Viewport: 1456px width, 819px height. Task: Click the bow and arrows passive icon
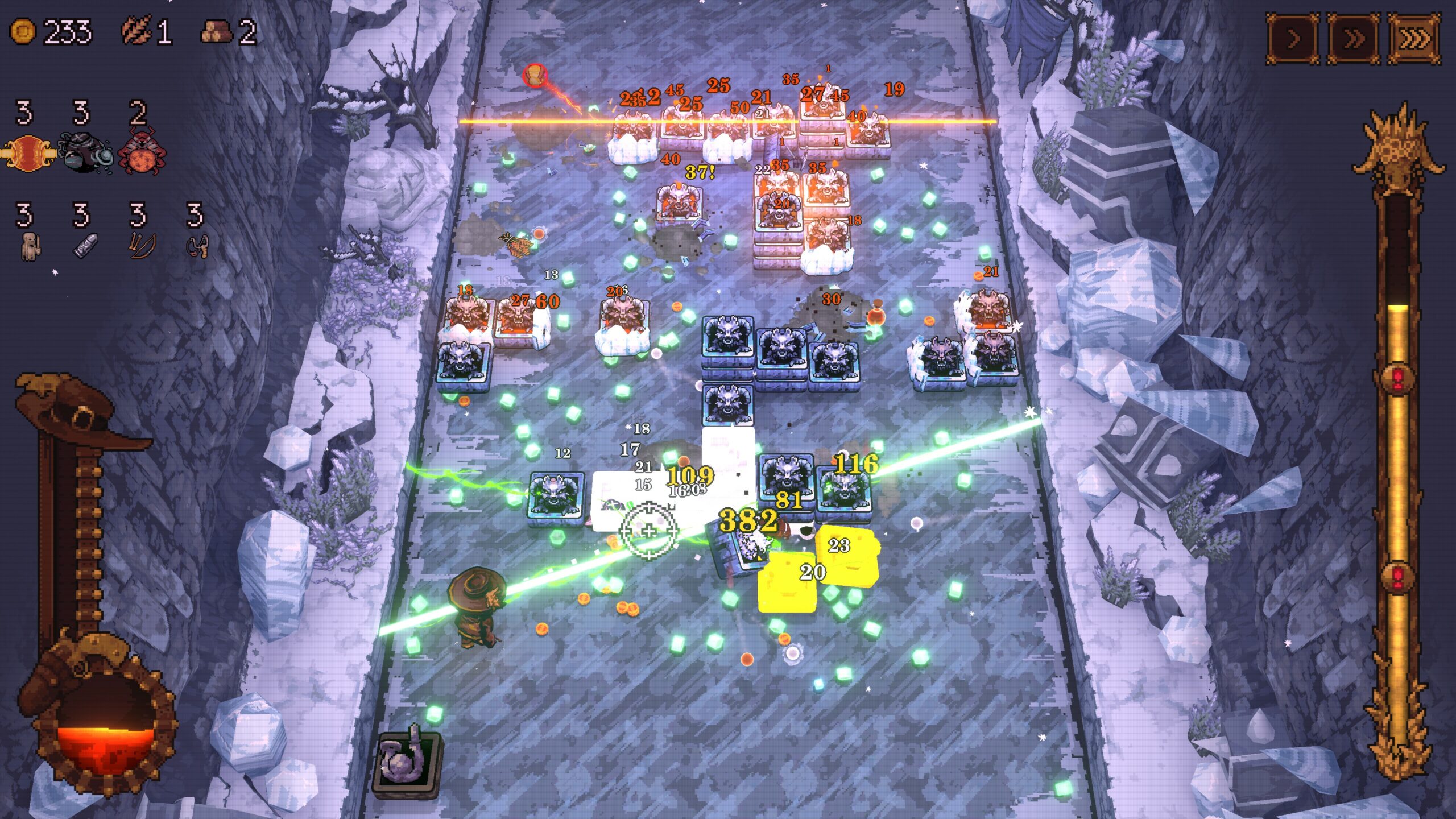140,246
